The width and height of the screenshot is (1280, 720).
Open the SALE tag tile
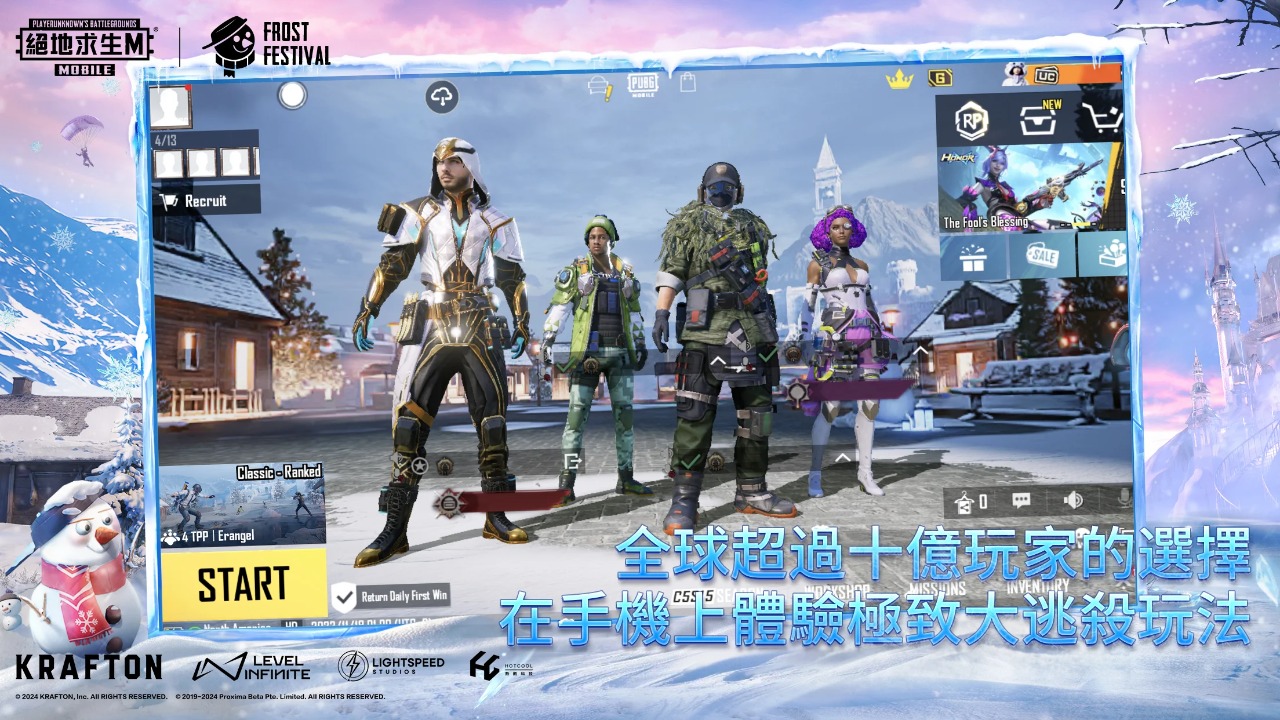point(1040,257)
